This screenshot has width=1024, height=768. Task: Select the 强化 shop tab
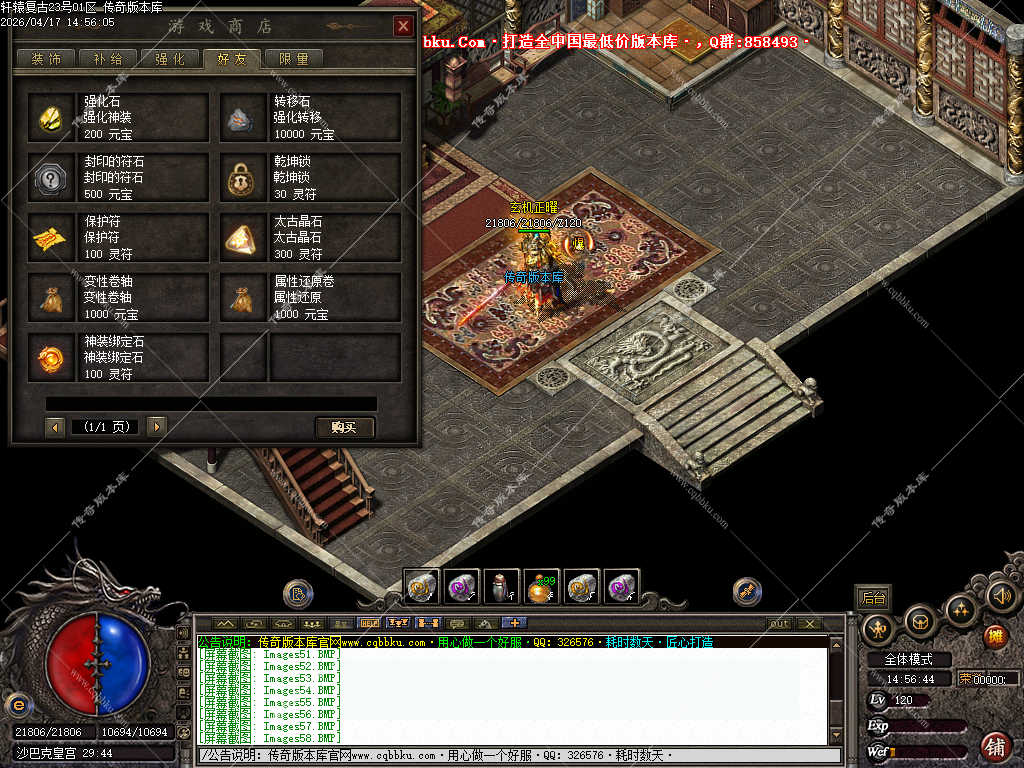pos(170,59)
